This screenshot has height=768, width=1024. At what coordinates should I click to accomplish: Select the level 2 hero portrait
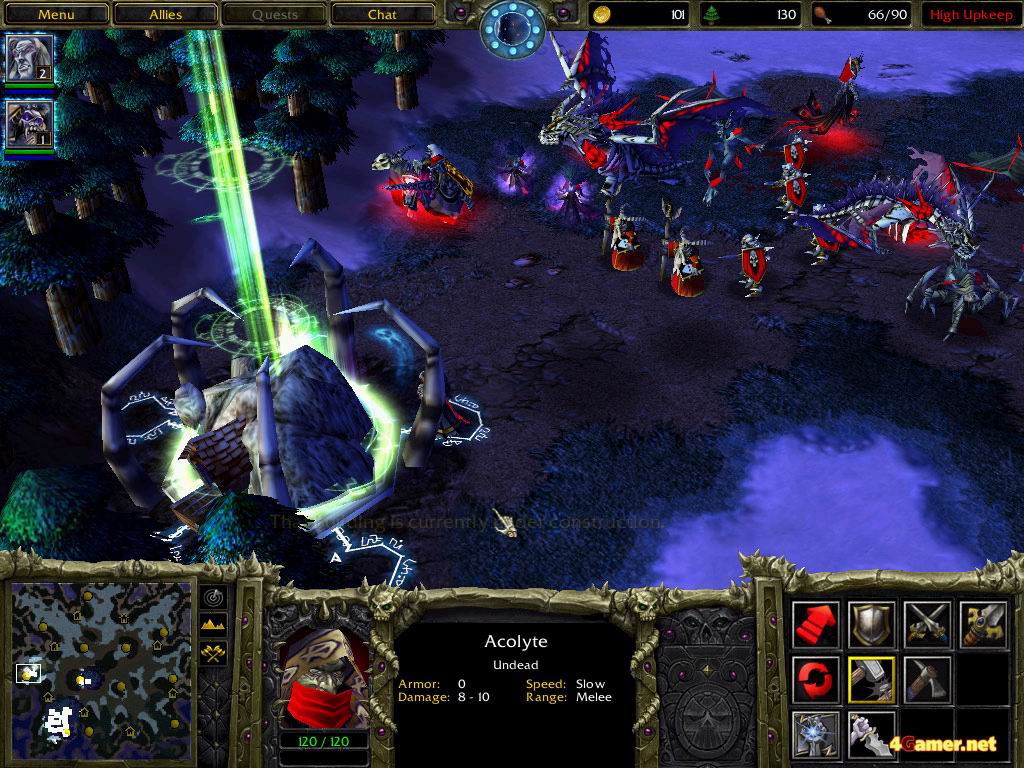pyautogui.click(x=29, y=59)
